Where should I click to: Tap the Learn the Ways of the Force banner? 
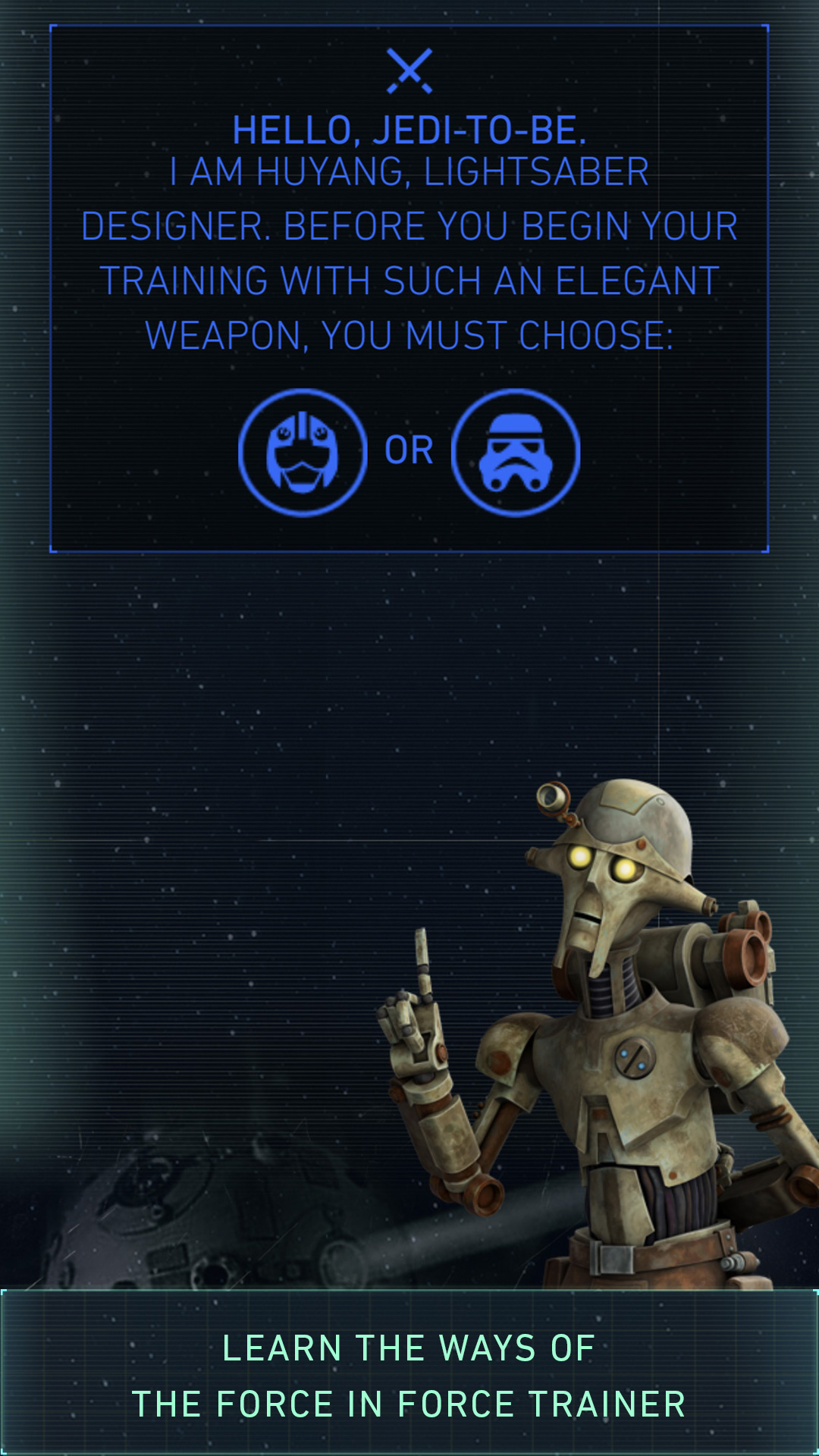point(409,1374)
